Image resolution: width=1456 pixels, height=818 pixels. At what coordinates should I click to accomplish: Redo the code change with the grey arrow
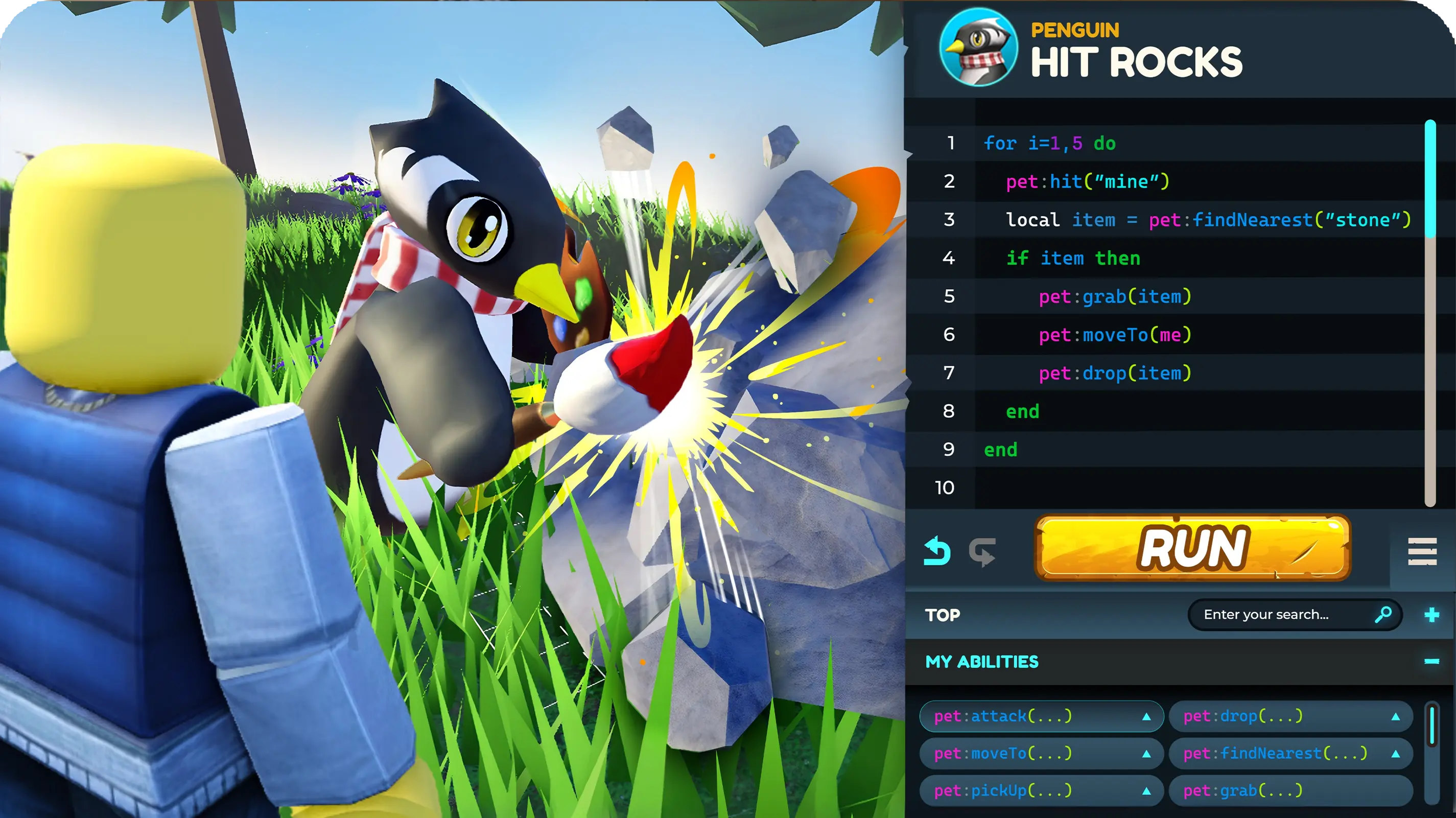click(982, 551)
